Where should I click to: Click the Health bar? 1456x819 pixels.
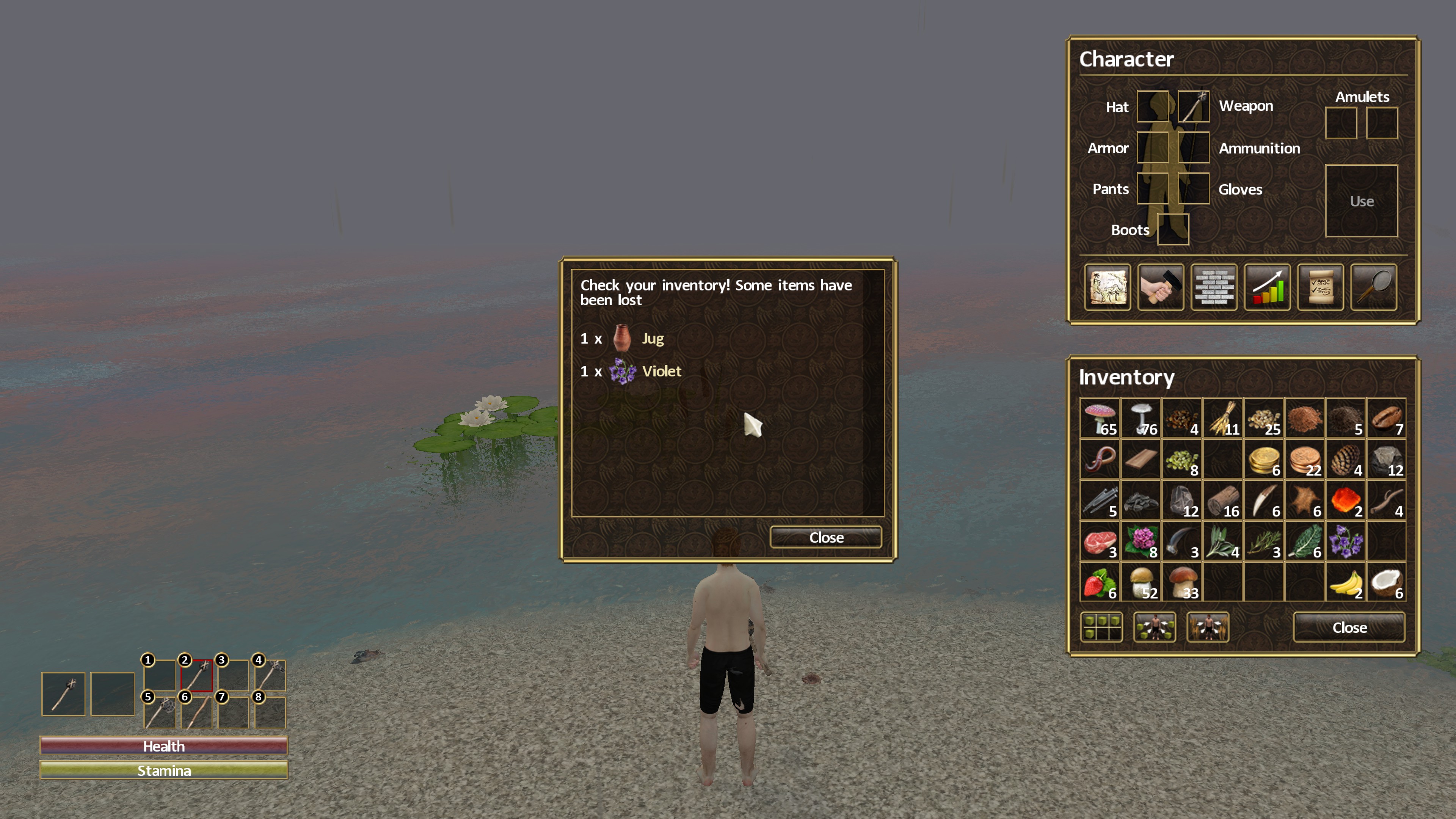pos(163,745)
